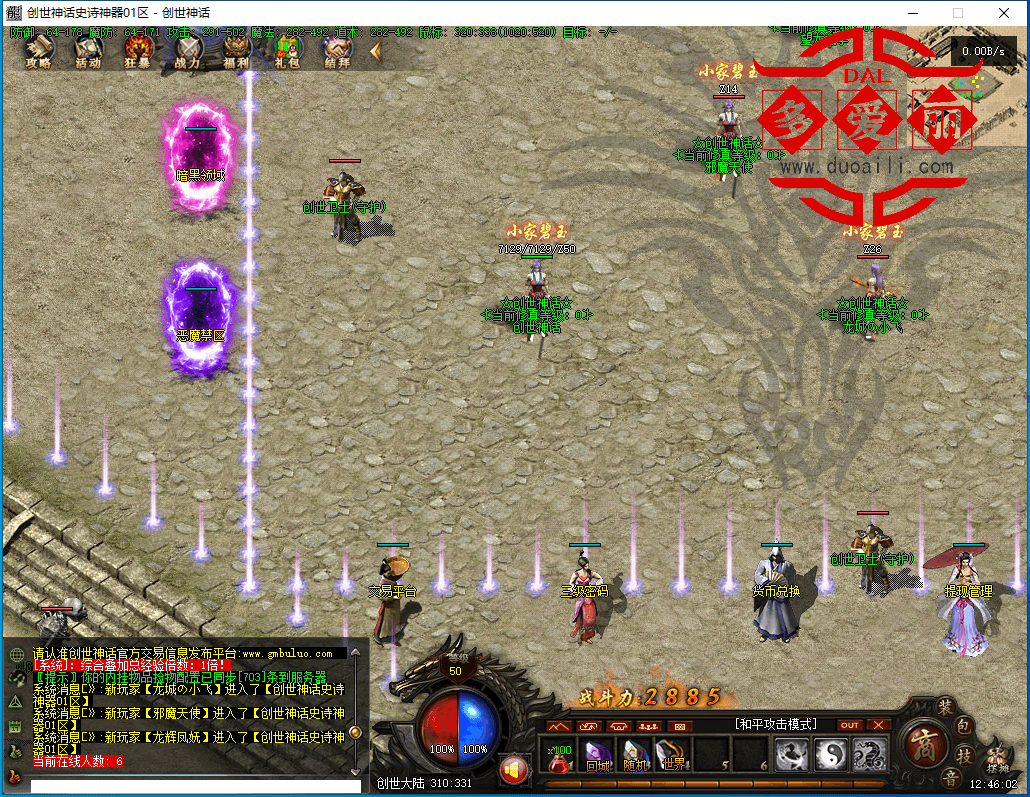Open the 包 bag inventory
1030x797 pixels.
965,725
